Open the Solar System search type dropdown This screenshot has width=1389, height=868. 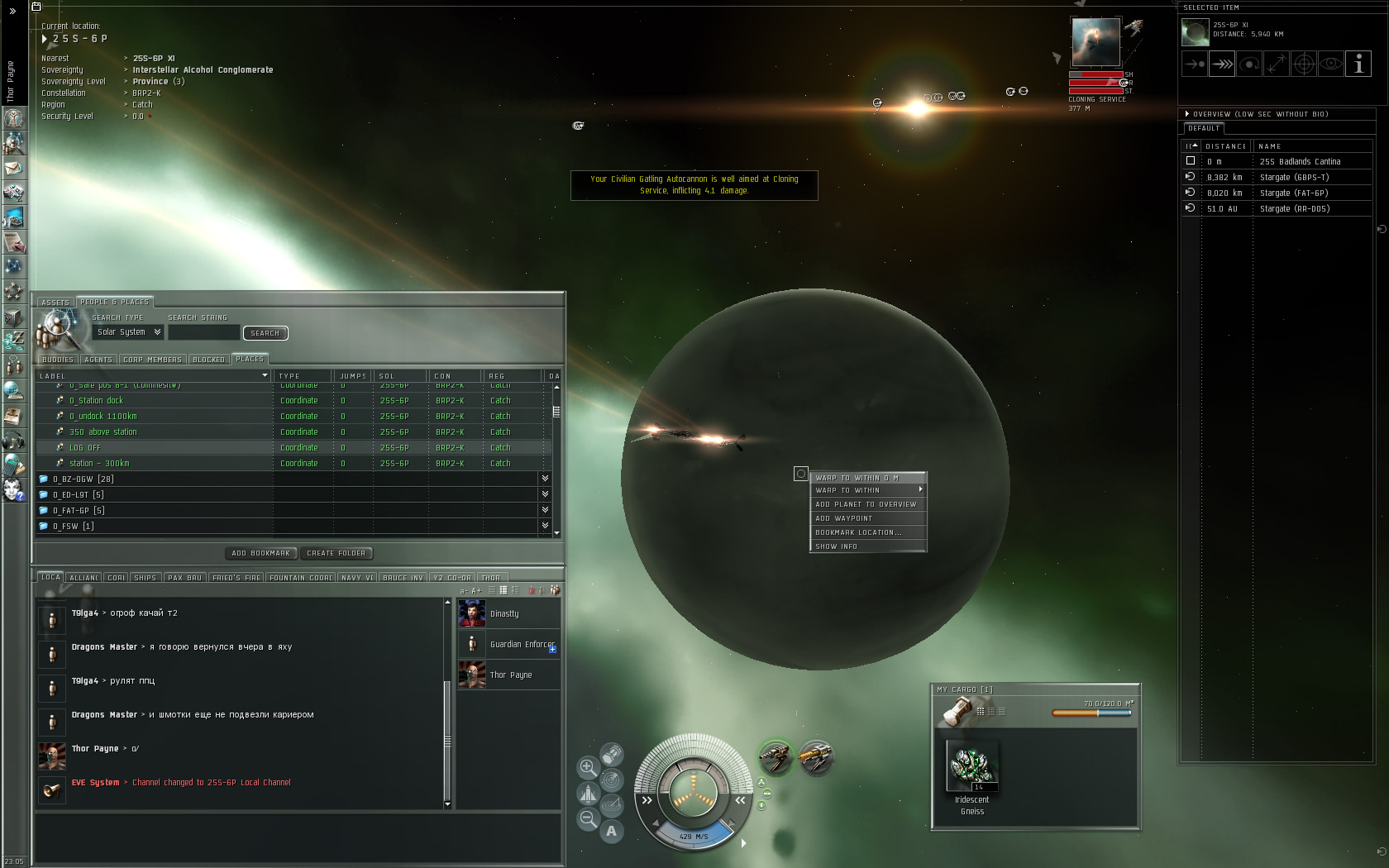(128, 332)
